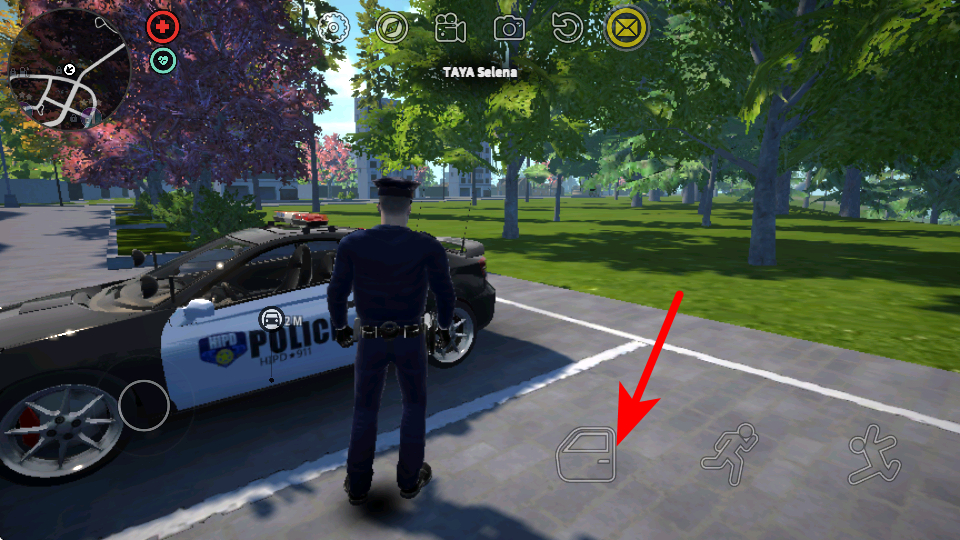
Task: Tap the teal heartbeat health icon
Action: point(162,61)
